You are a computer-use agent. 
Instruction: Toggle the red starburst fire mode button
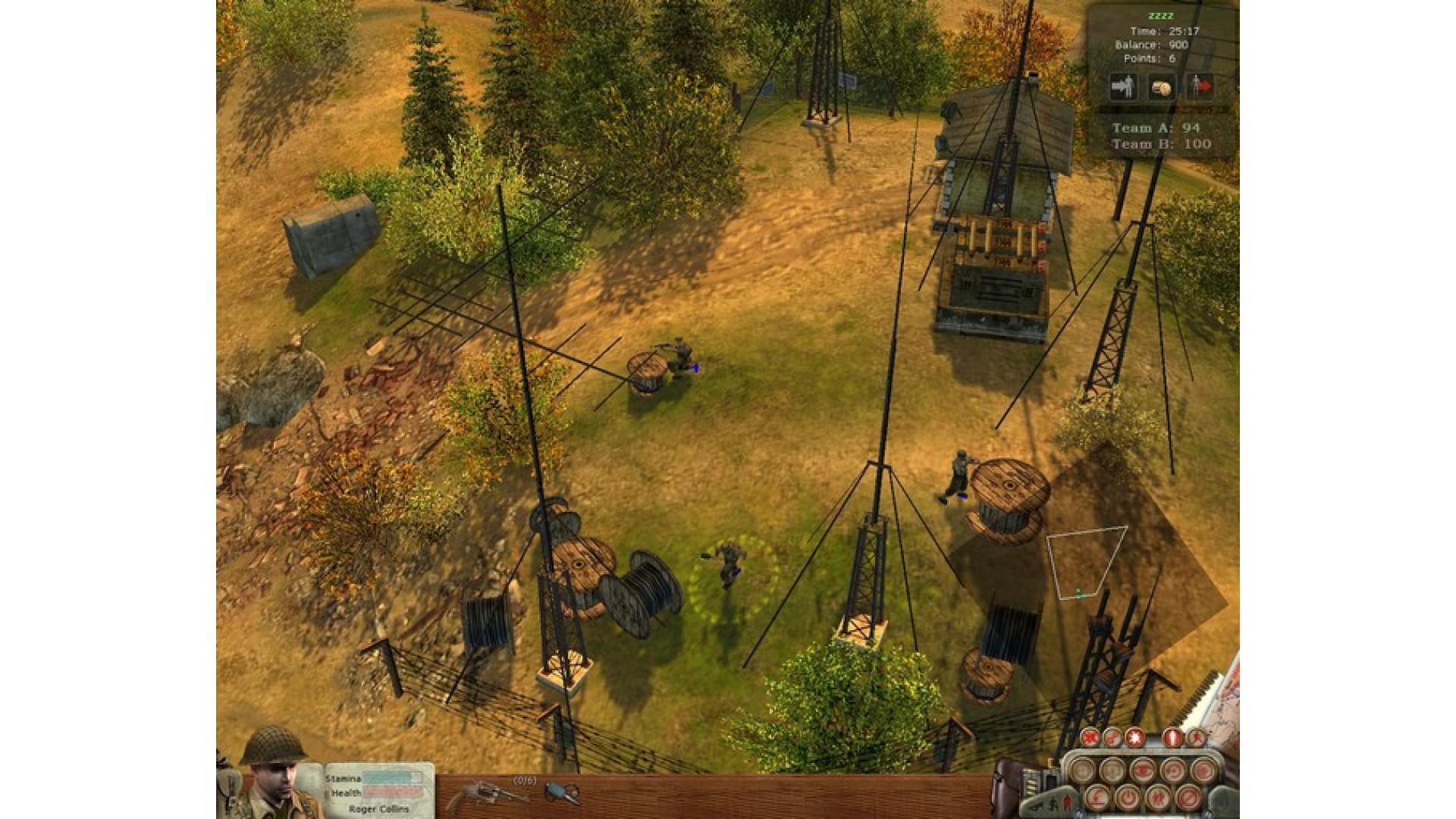(x=1134, y=736)
